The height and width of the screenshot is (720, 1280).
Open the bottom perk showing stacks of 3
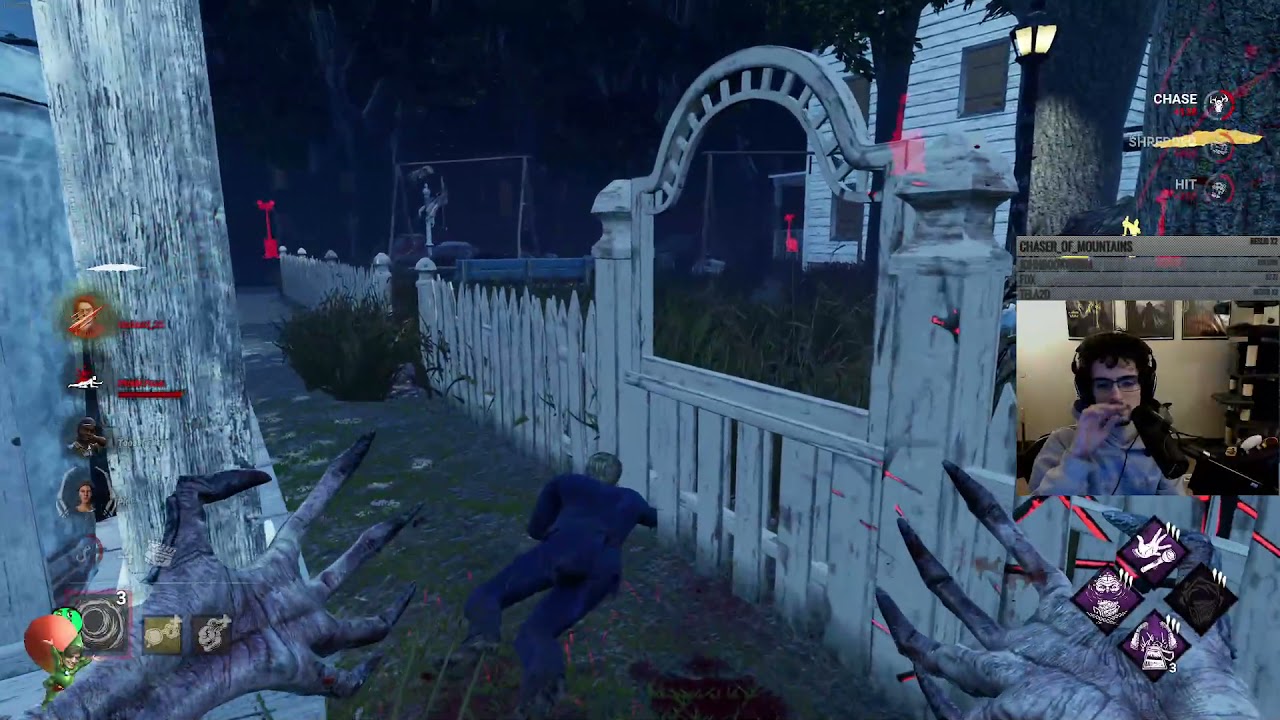[1155, 647]
